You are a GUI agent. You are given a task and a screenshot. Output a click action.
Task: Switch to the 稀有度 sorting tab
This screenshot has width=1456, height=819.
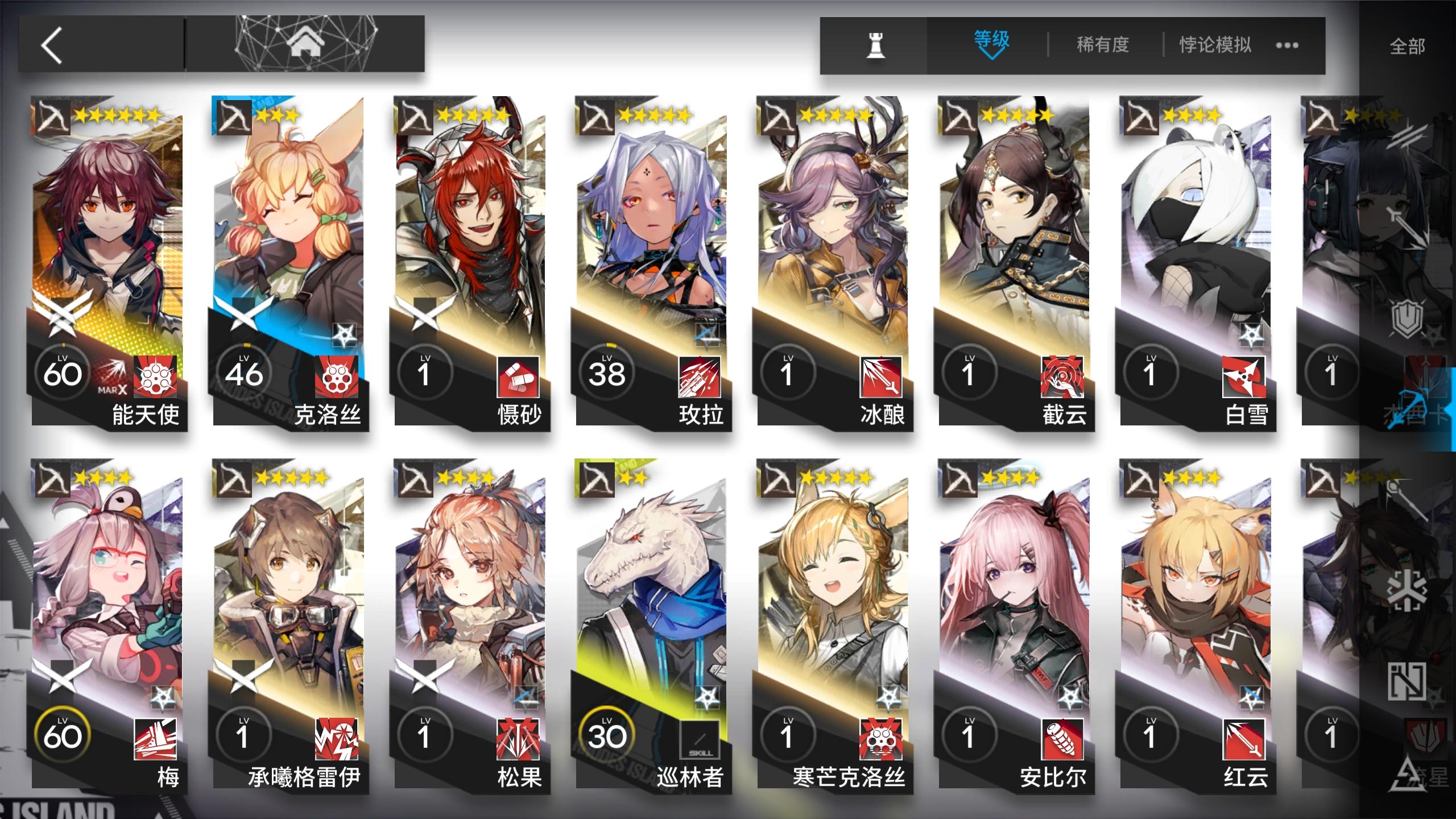click(x=1102, y=44)
